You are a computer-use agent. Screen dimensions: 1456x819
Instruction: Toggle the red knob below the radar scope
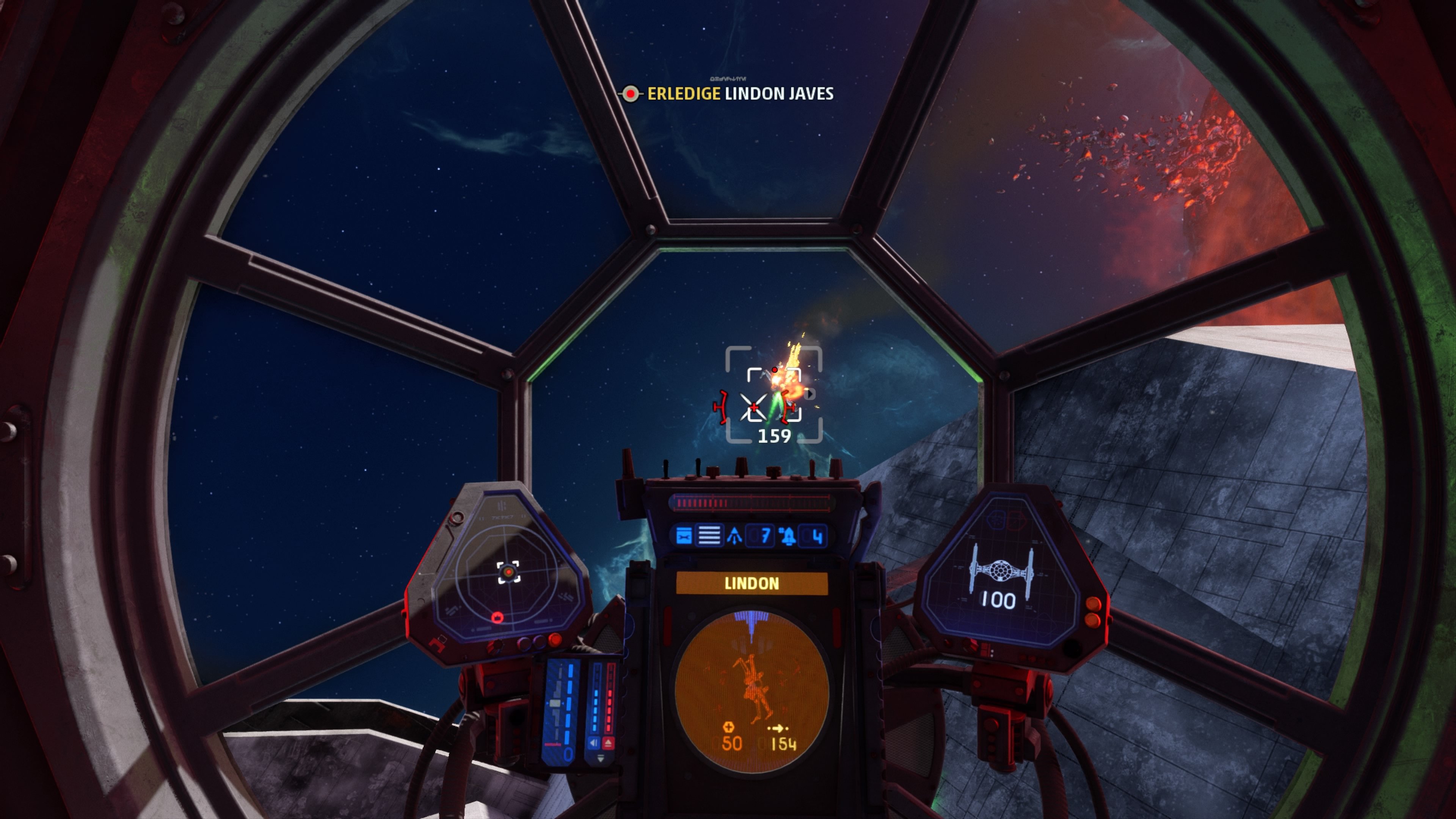coord(555,640)
